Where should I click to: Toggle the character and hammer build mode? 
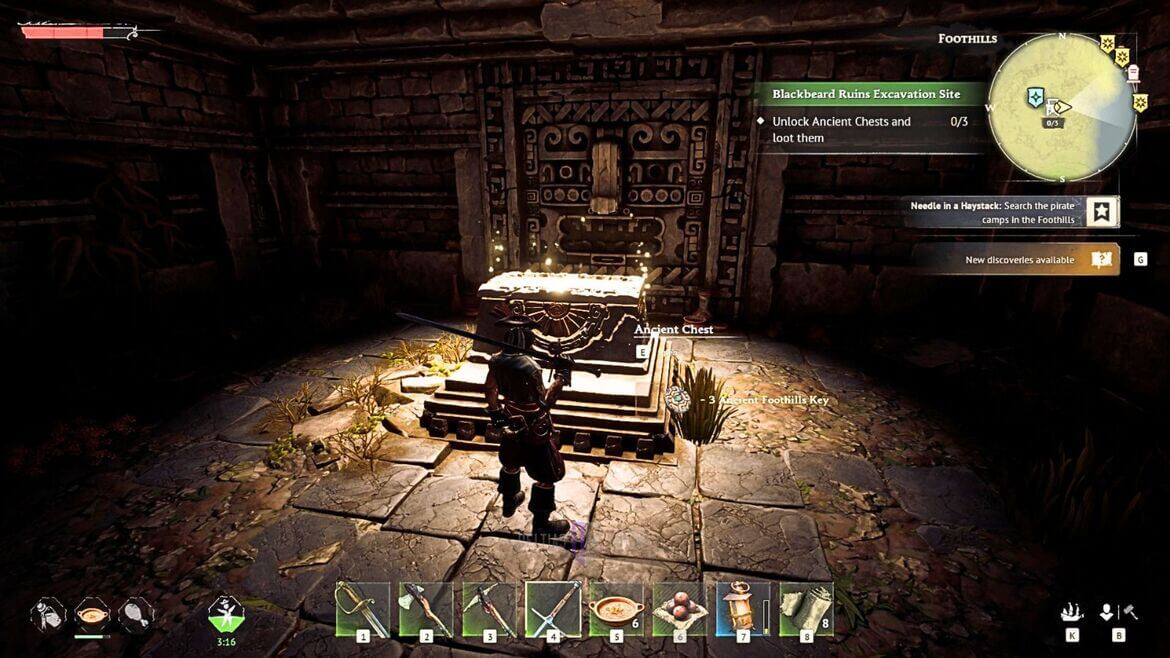(x=1117, y=612)
